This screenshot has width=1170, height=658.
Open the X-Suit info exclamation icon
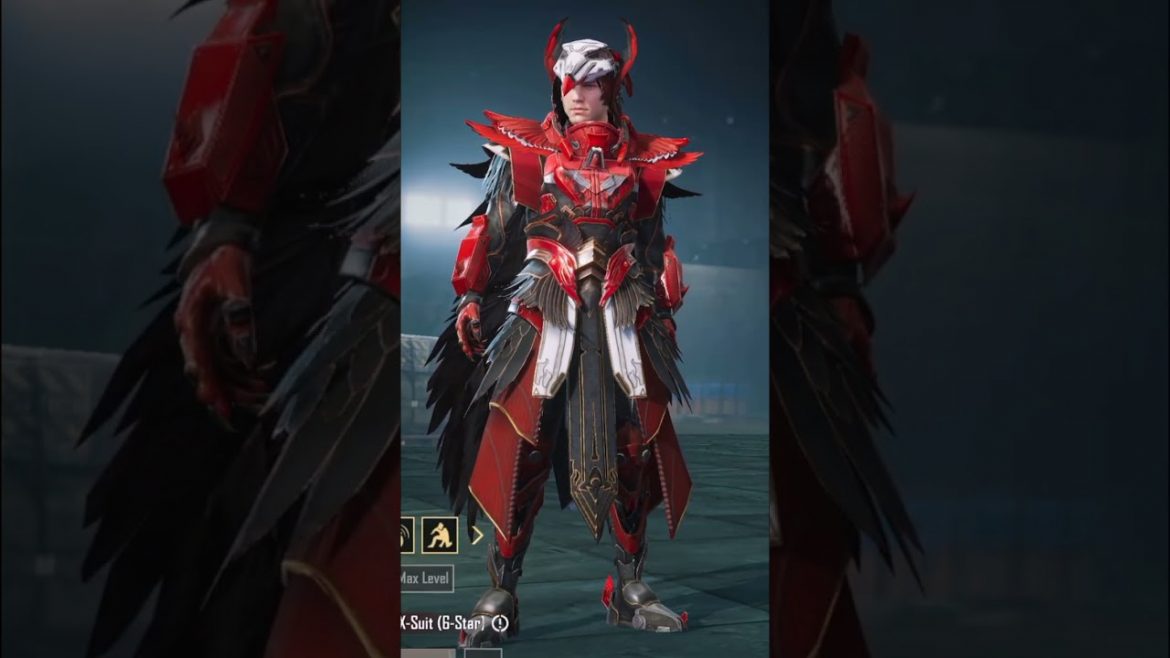500,623
